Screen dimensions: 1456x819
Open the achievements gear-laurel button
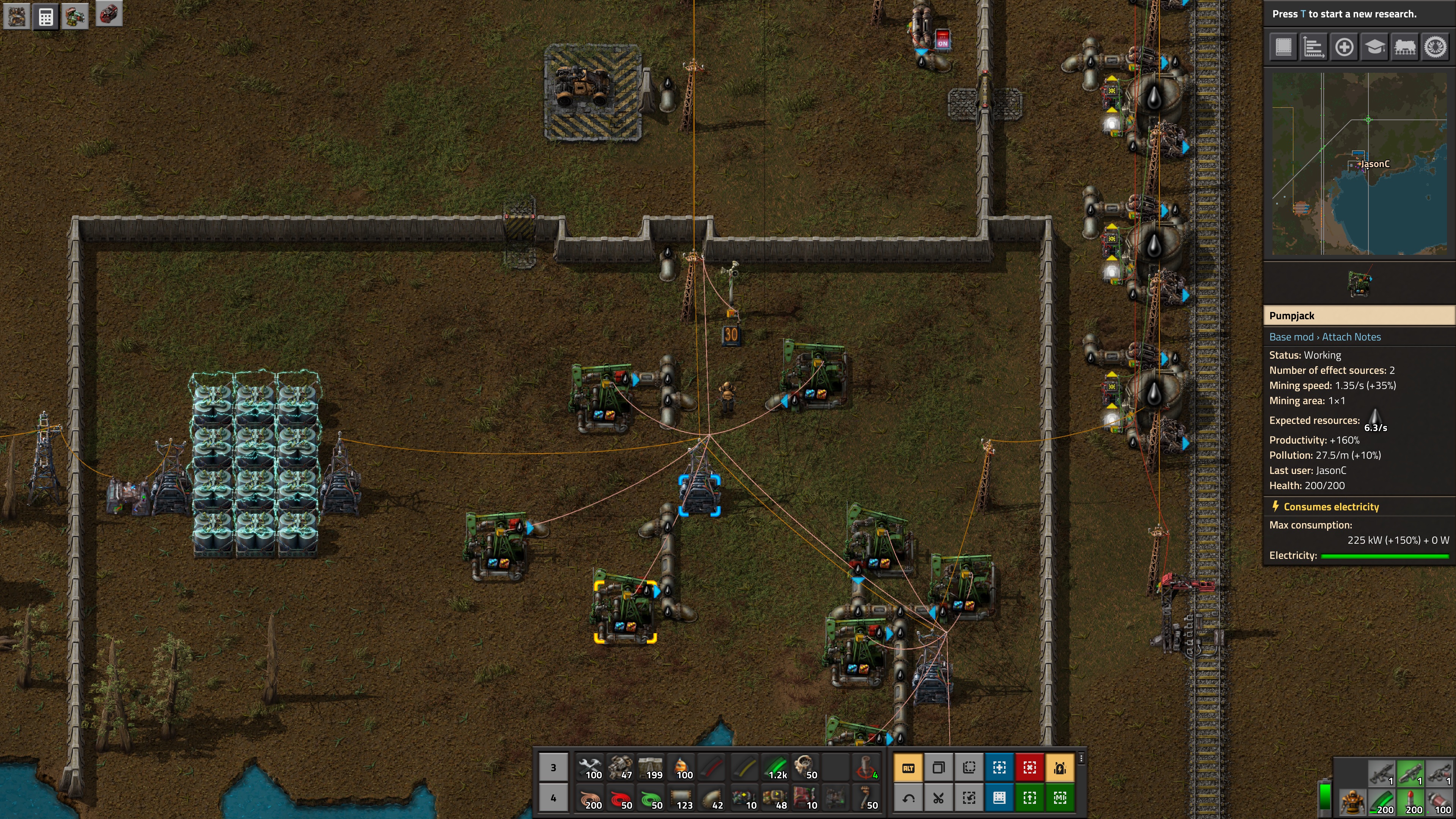(x=1434, y=47)
